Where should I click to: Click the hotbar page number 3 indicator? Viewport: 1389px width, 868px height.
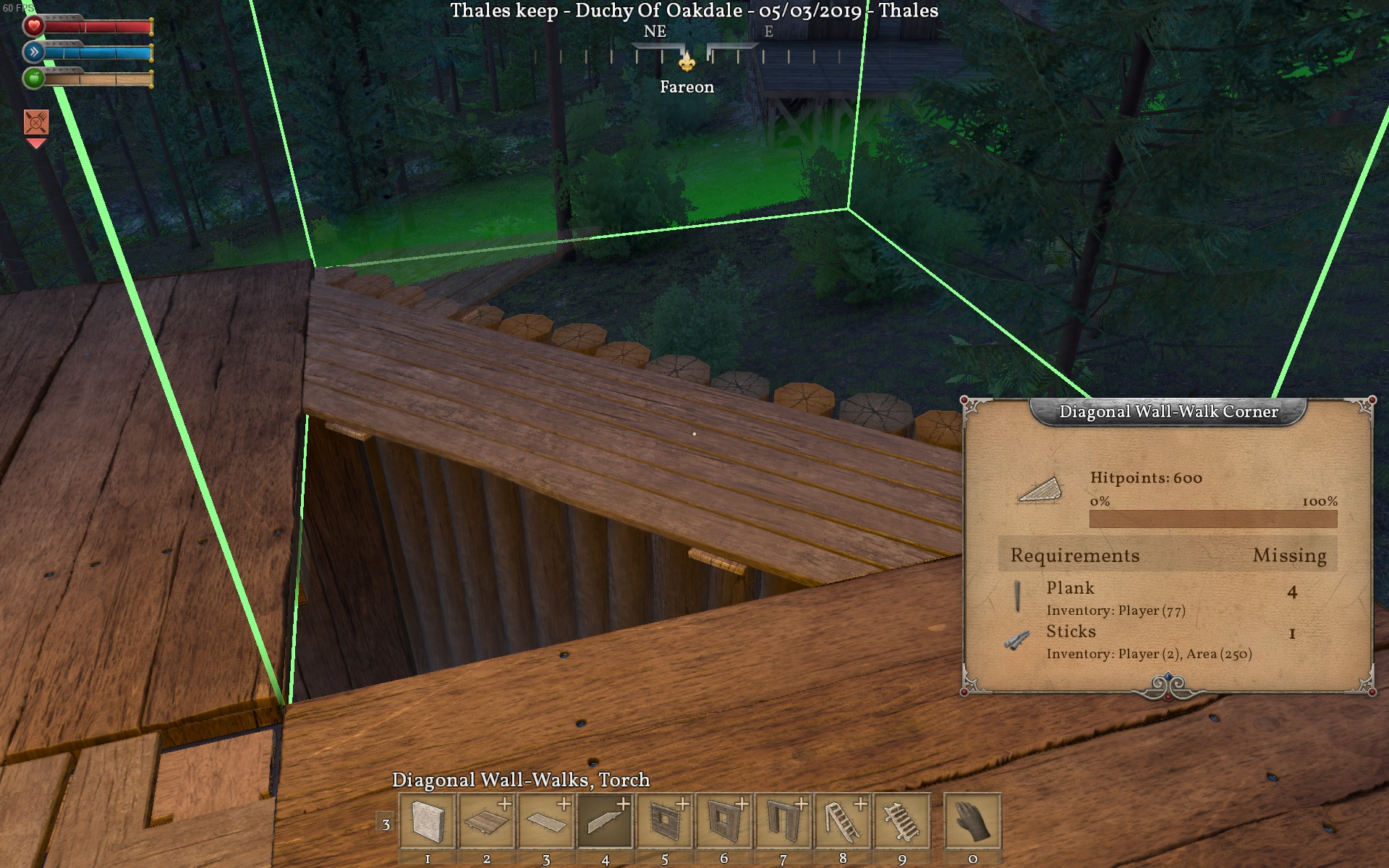click(x=386, y=824)
